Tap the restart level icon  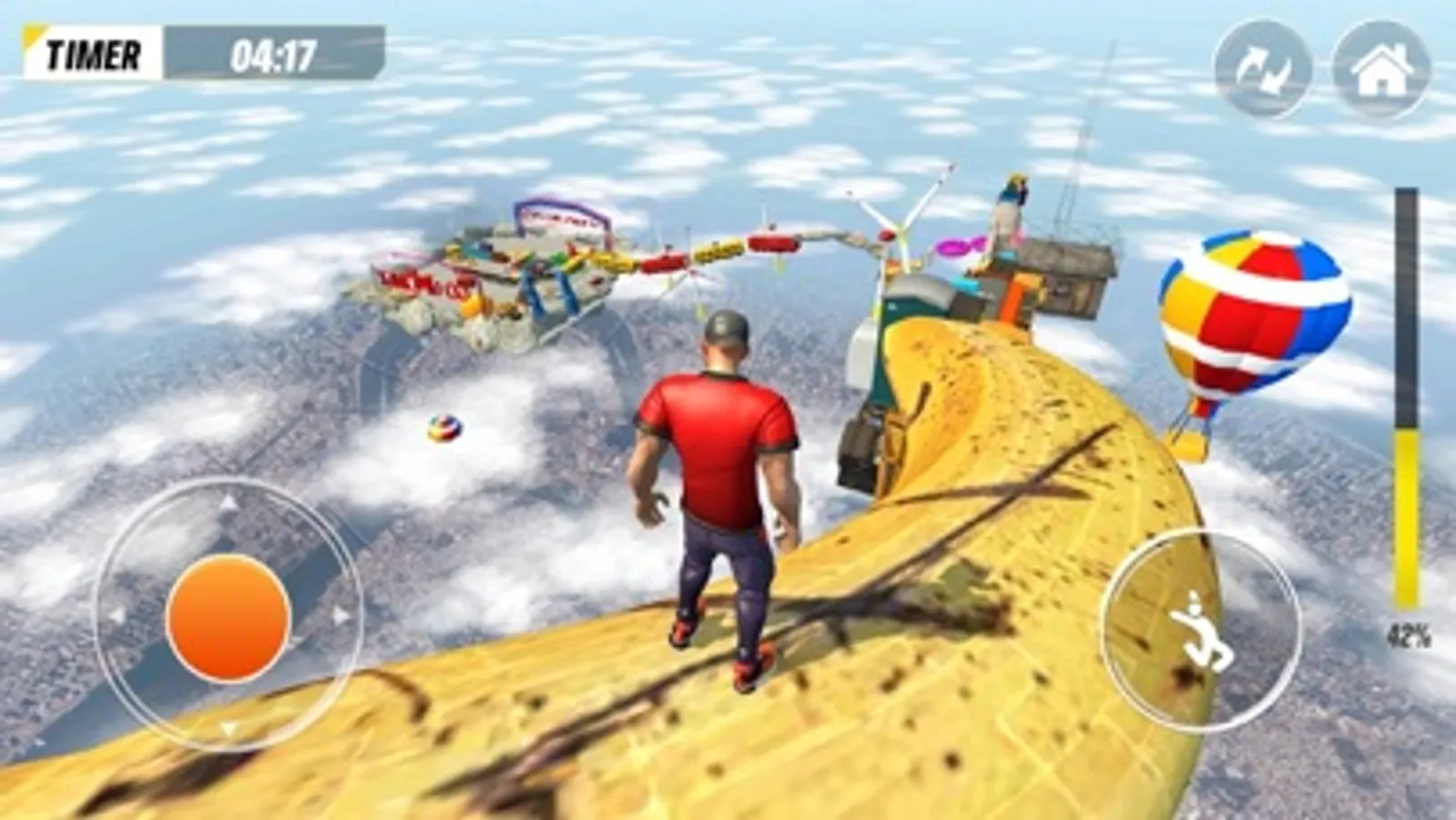tap(1261, 66)
